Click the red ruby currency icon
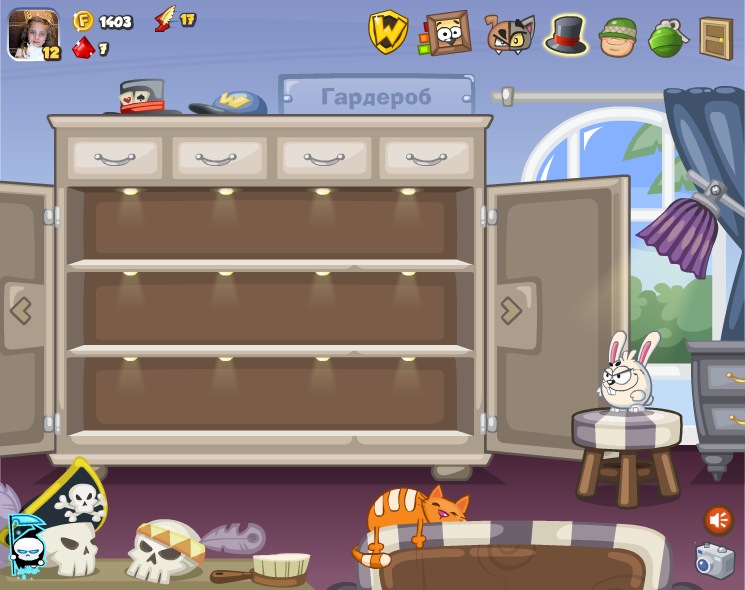 [84, 47]
